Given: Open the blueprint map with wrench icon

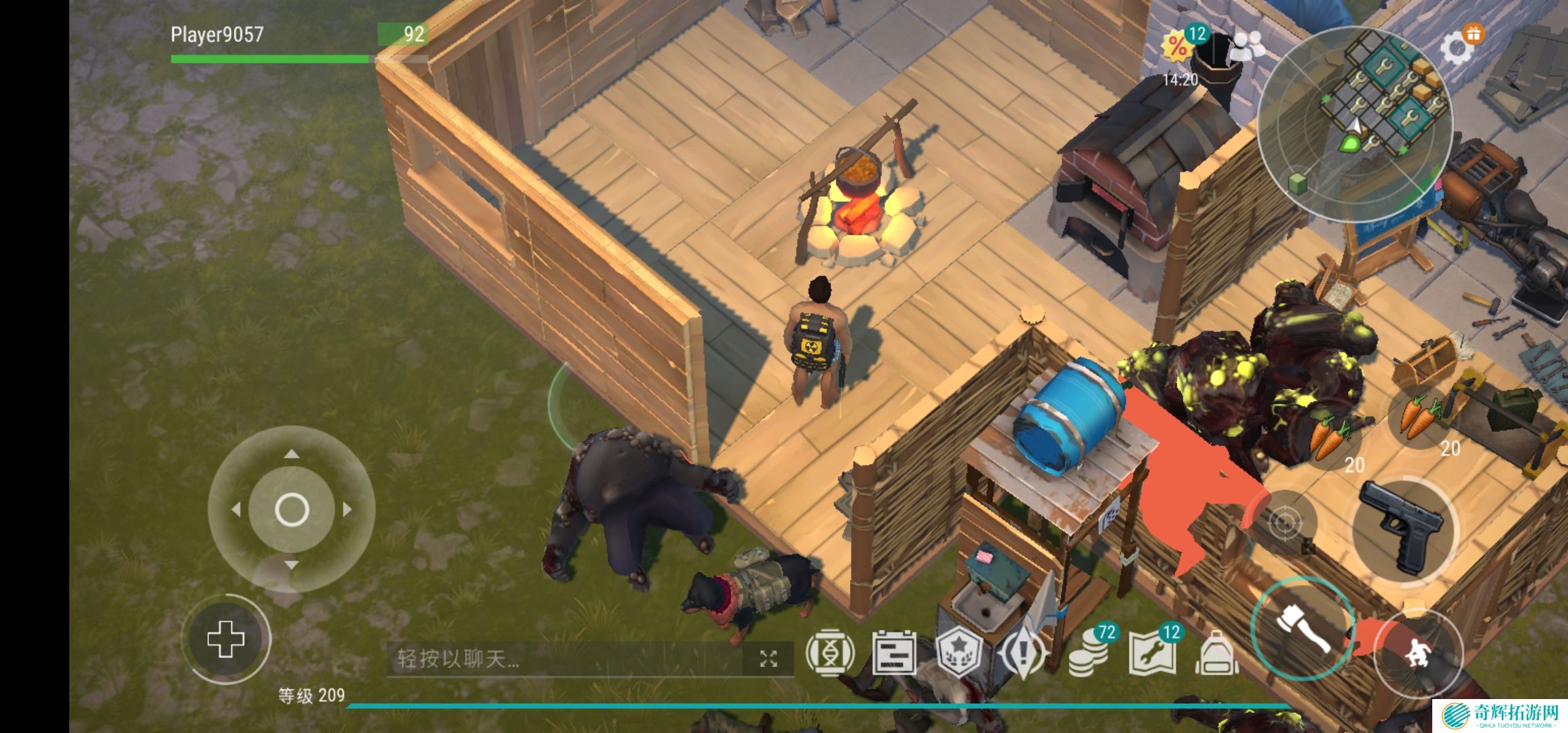Looking at the screenshot, I should [1151, 653].
